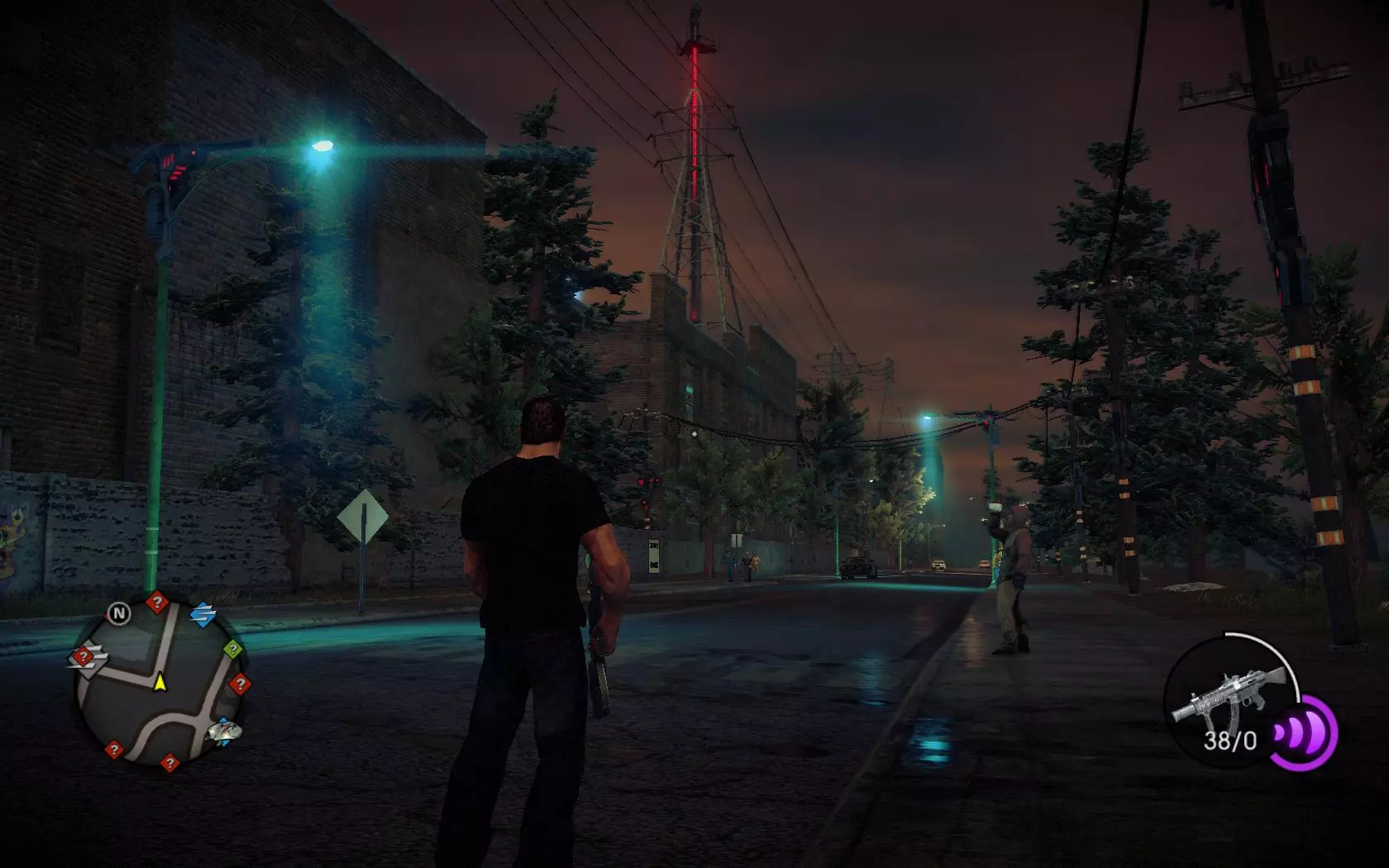
Task: Click the minimap's yellow player arrow
Action: tap(160, 683)
